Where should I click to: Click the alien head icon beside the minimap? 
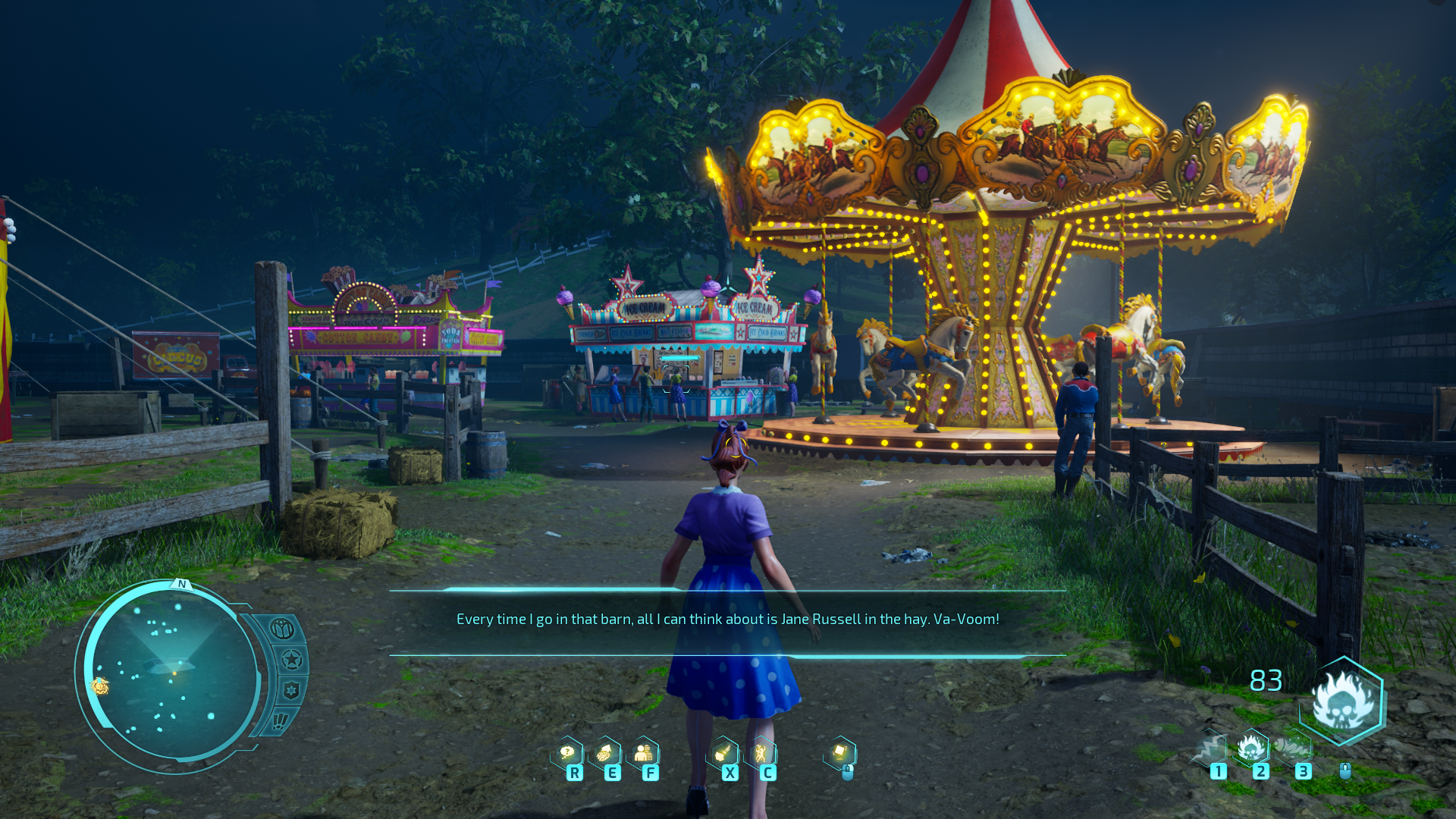(x=282, y=629)
